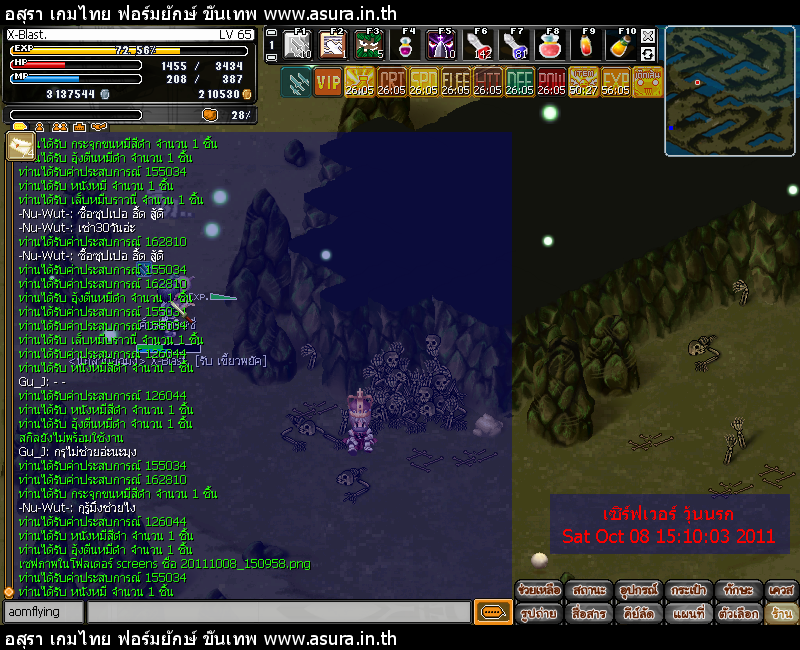Screen dimensions: 800x650
Task: Use the F6 red potion vial slot
Action: [480, 45]
